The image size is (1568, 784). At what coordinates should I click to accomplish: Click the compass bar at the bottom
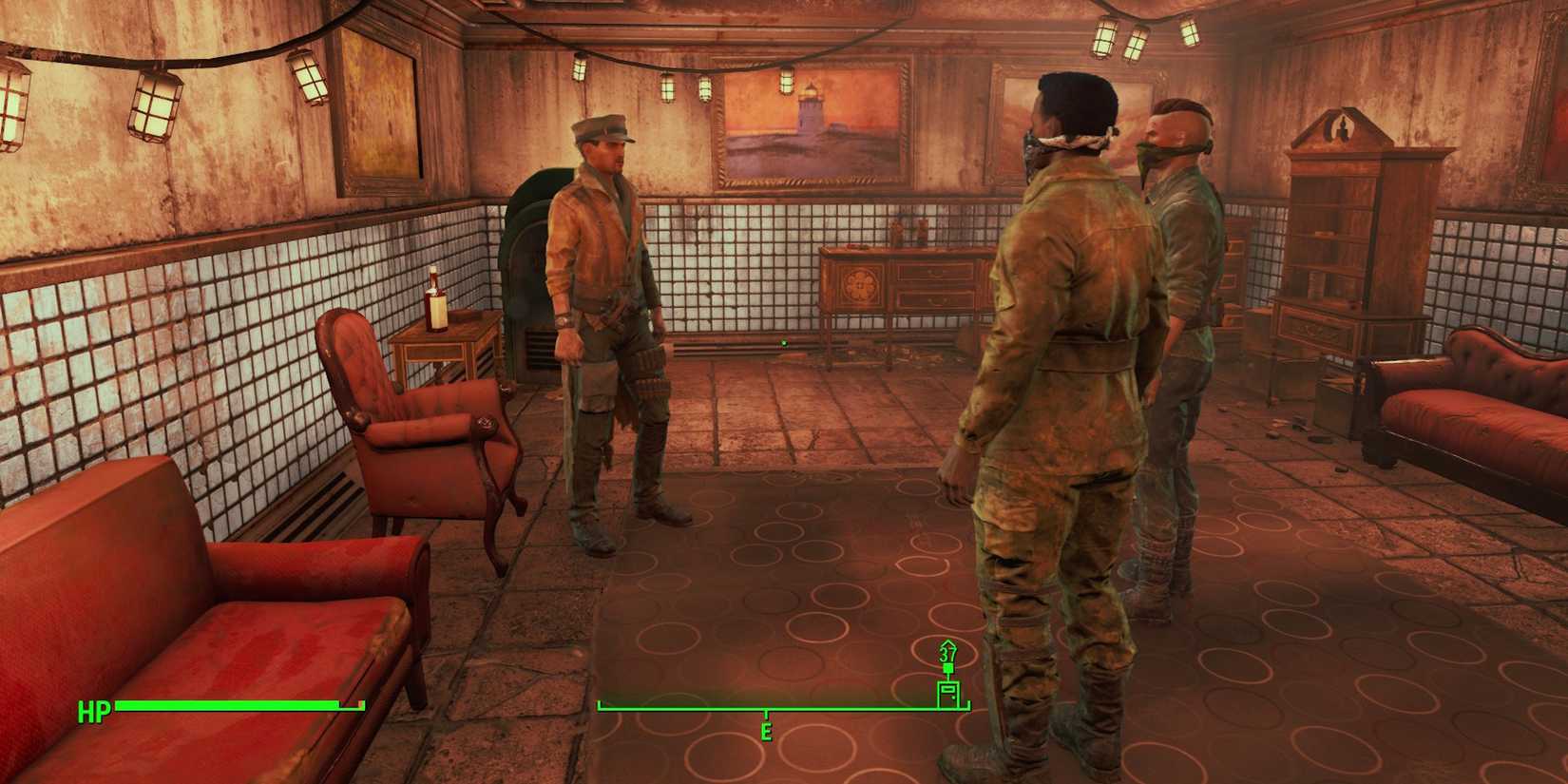684,707
